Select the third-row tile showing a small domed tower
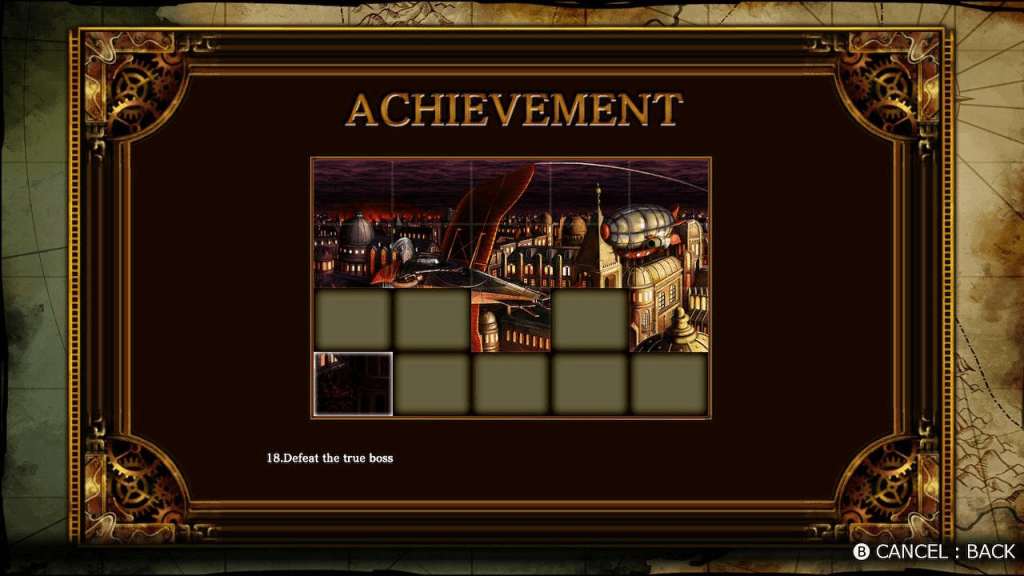 pyautogui.click(x=510, y=320)
